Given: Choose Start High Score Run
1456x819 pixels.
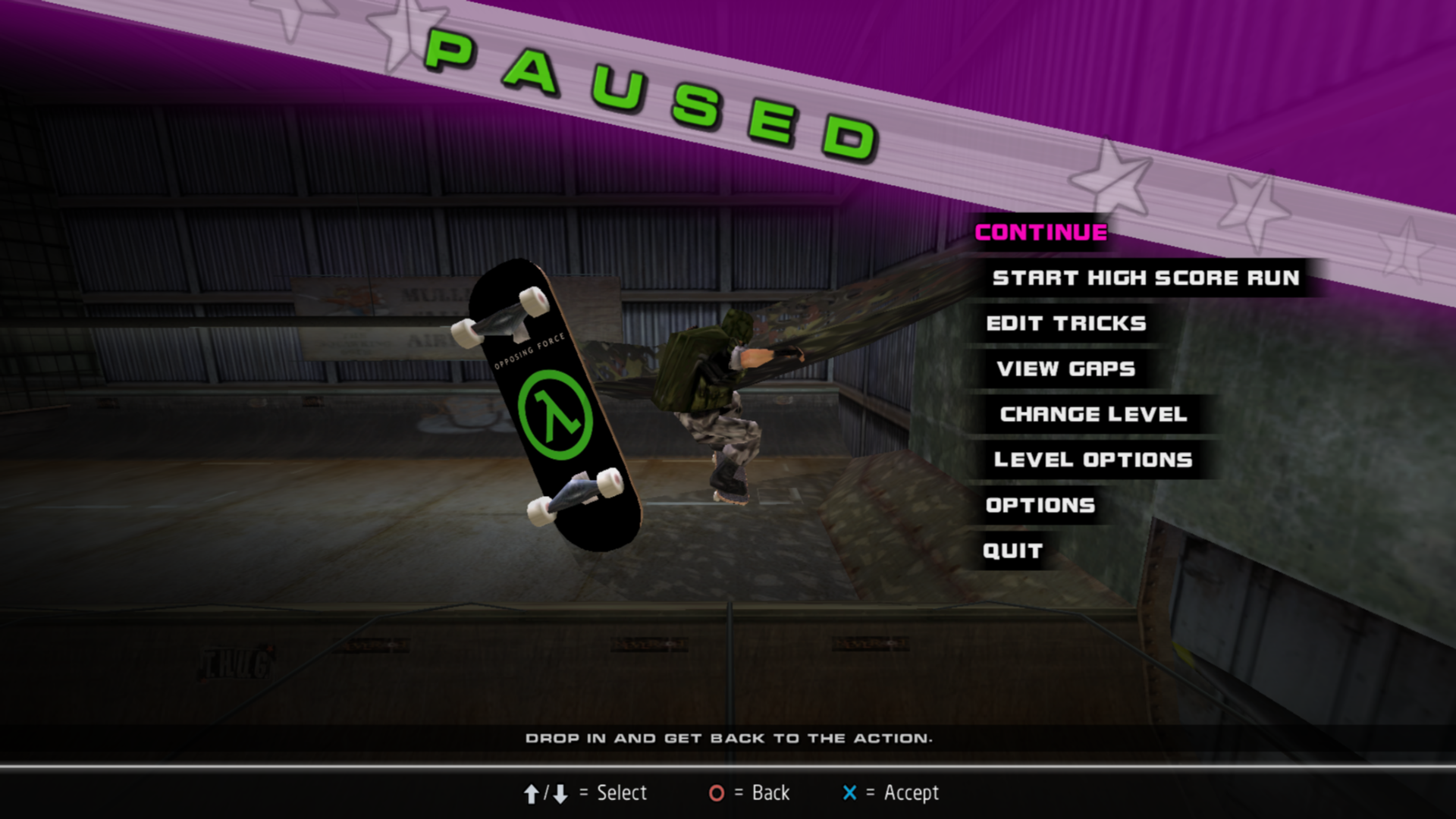Looking at the screenshot, I should point(1145,278).
